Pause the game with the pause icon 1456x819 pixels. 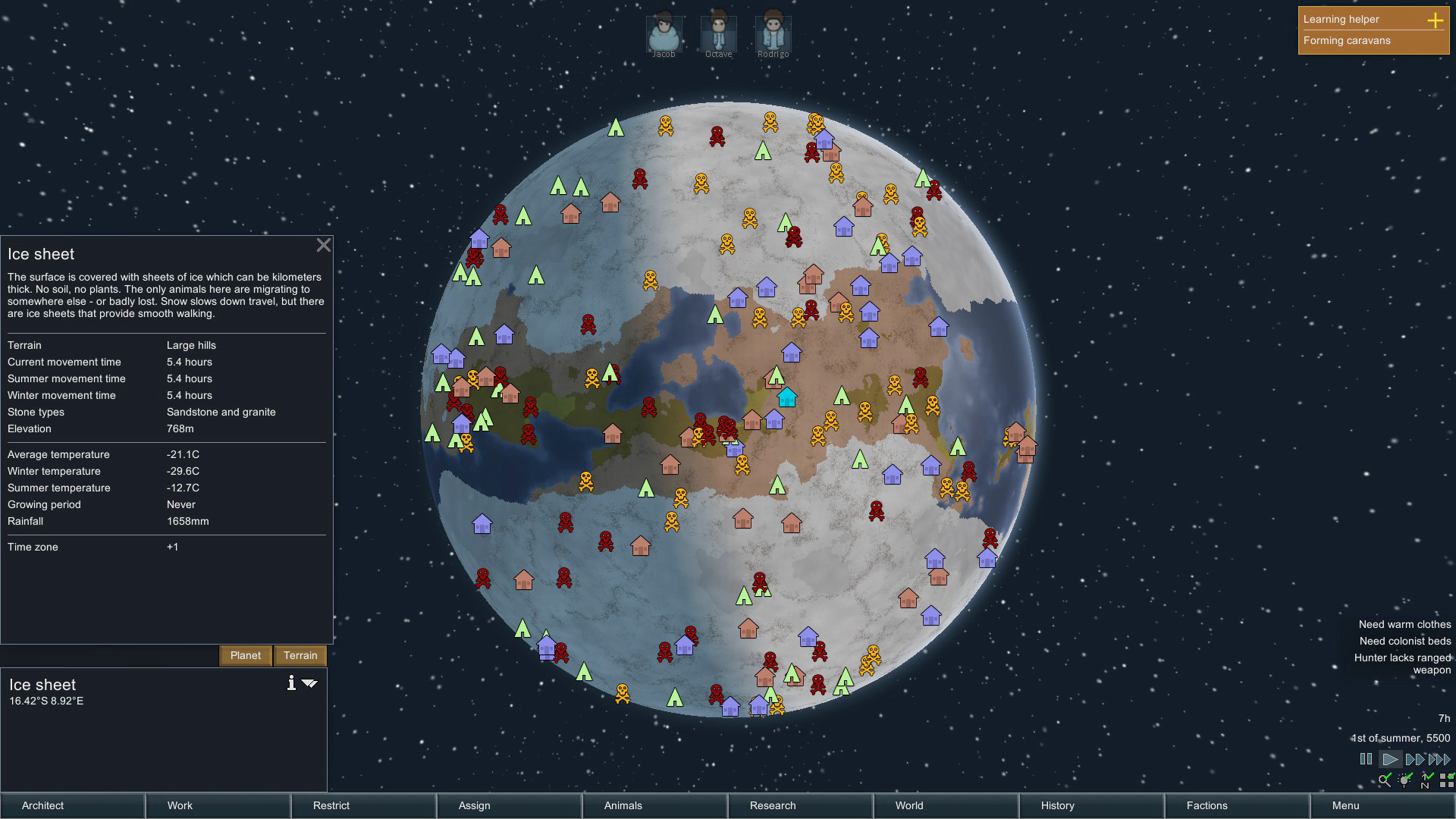1366,759
